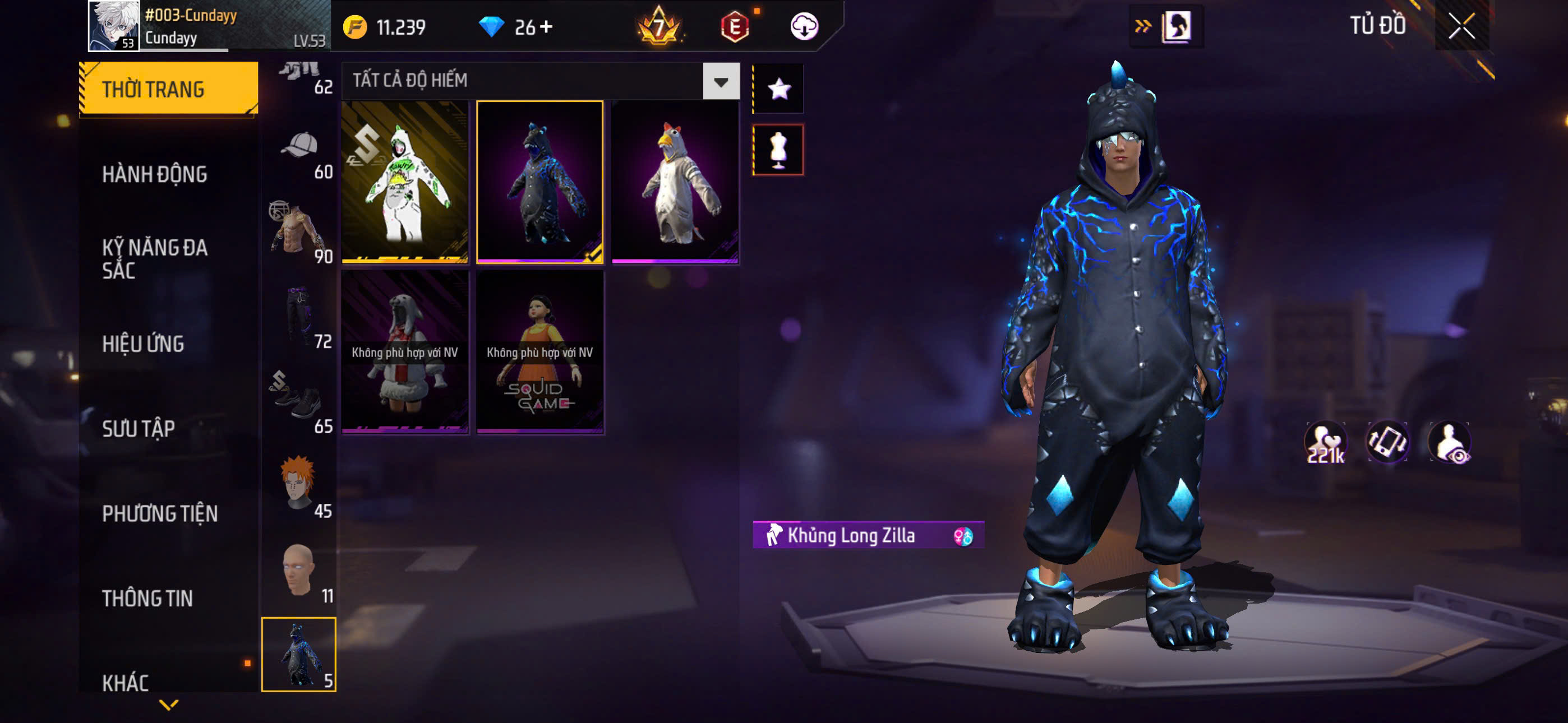Toggle the character visibility eye icon
The height and width of the screenshot is (723, 1568).
tap(1451, 442)
